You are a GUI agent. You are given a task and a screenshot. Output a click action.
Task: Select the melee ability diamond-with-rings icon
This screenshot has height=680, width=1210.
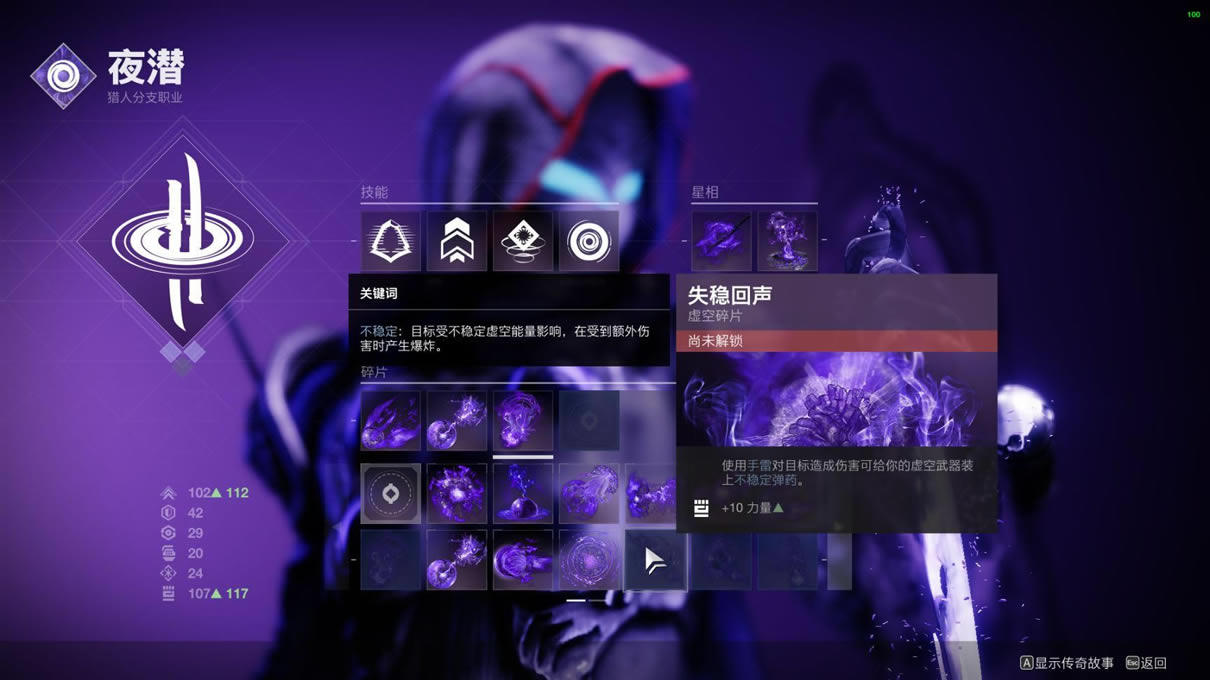click(523, 241)
